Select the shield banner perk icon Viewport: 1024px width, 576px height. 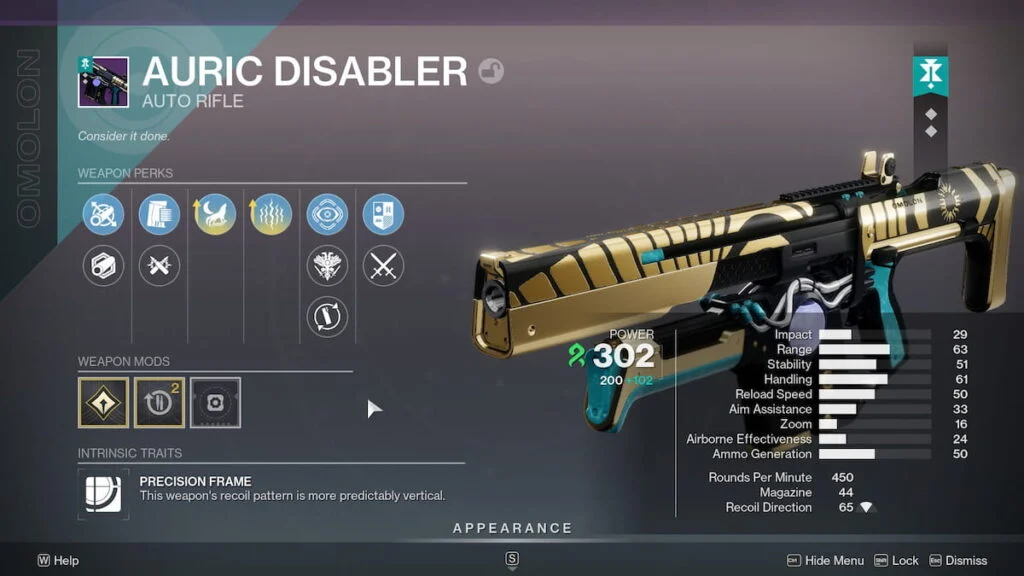(x=383, y=215)
